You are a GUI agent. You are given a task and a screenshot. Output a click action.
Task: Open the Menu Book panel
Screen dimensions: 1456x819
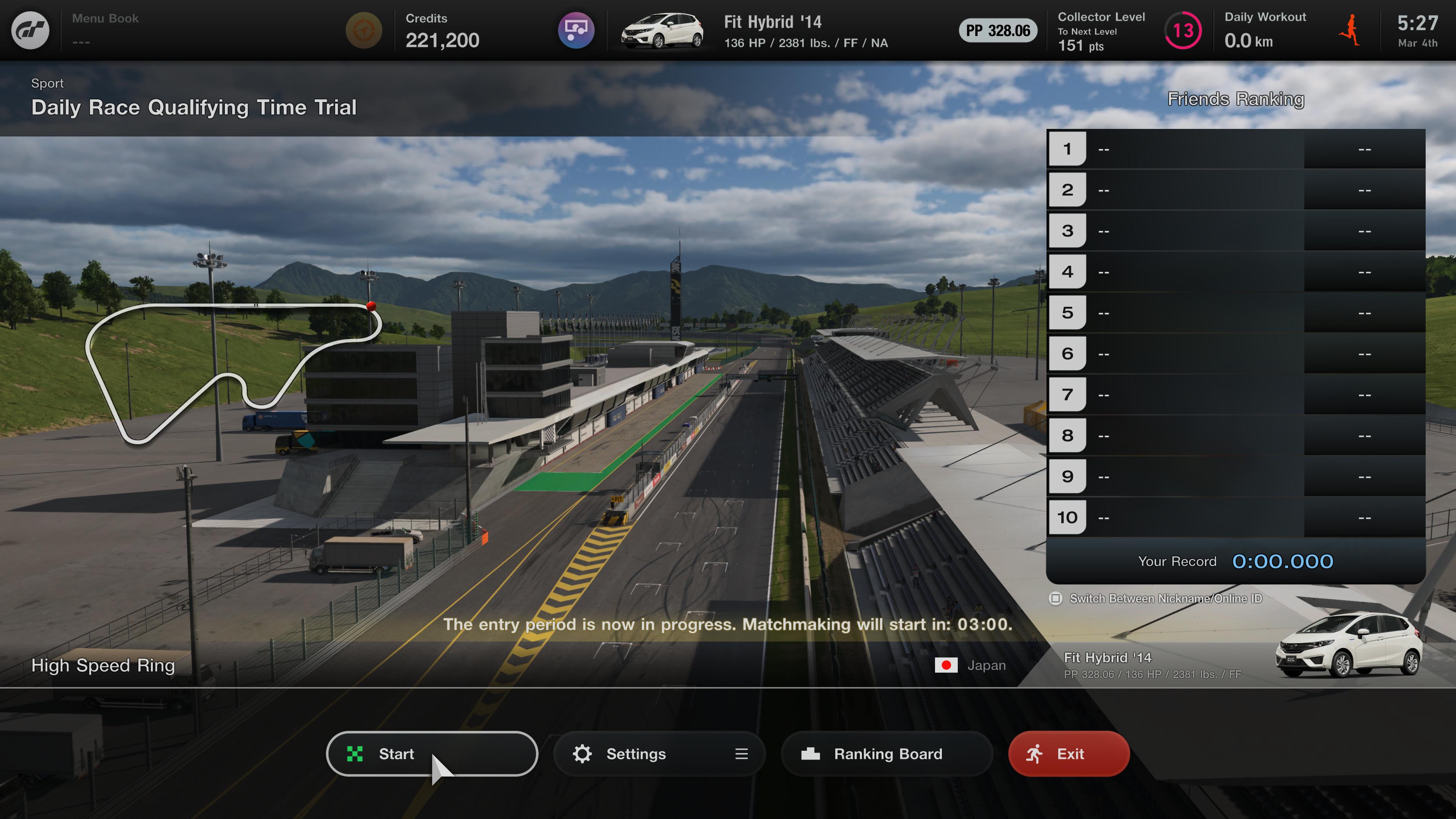coord(105,30)
